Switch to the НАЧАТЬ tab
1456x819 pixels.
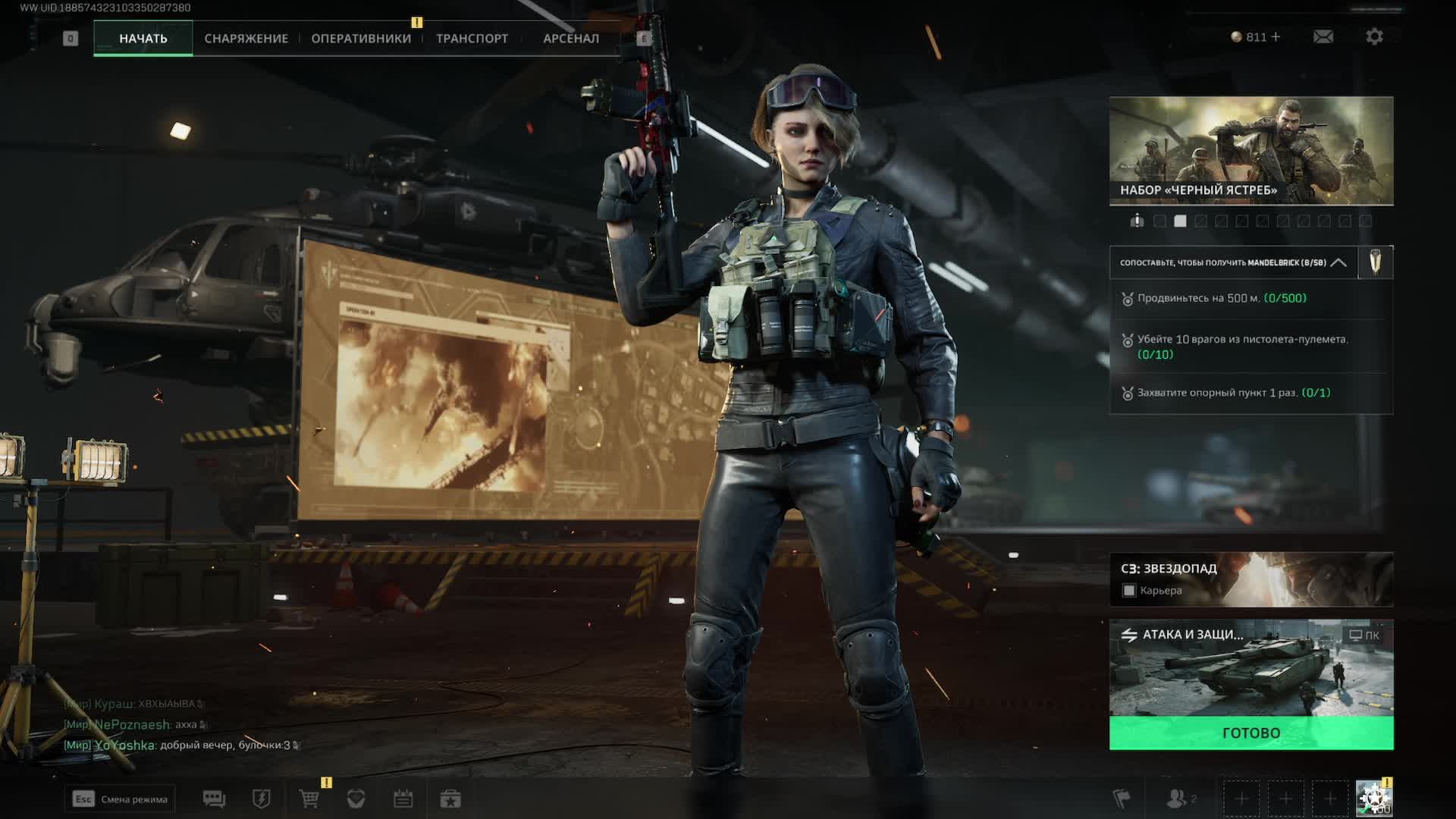143,38
